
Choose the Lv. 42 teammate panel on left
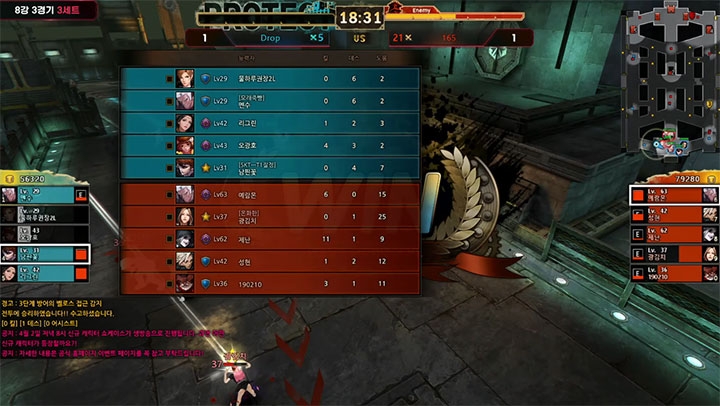click(x=45, y=273)
